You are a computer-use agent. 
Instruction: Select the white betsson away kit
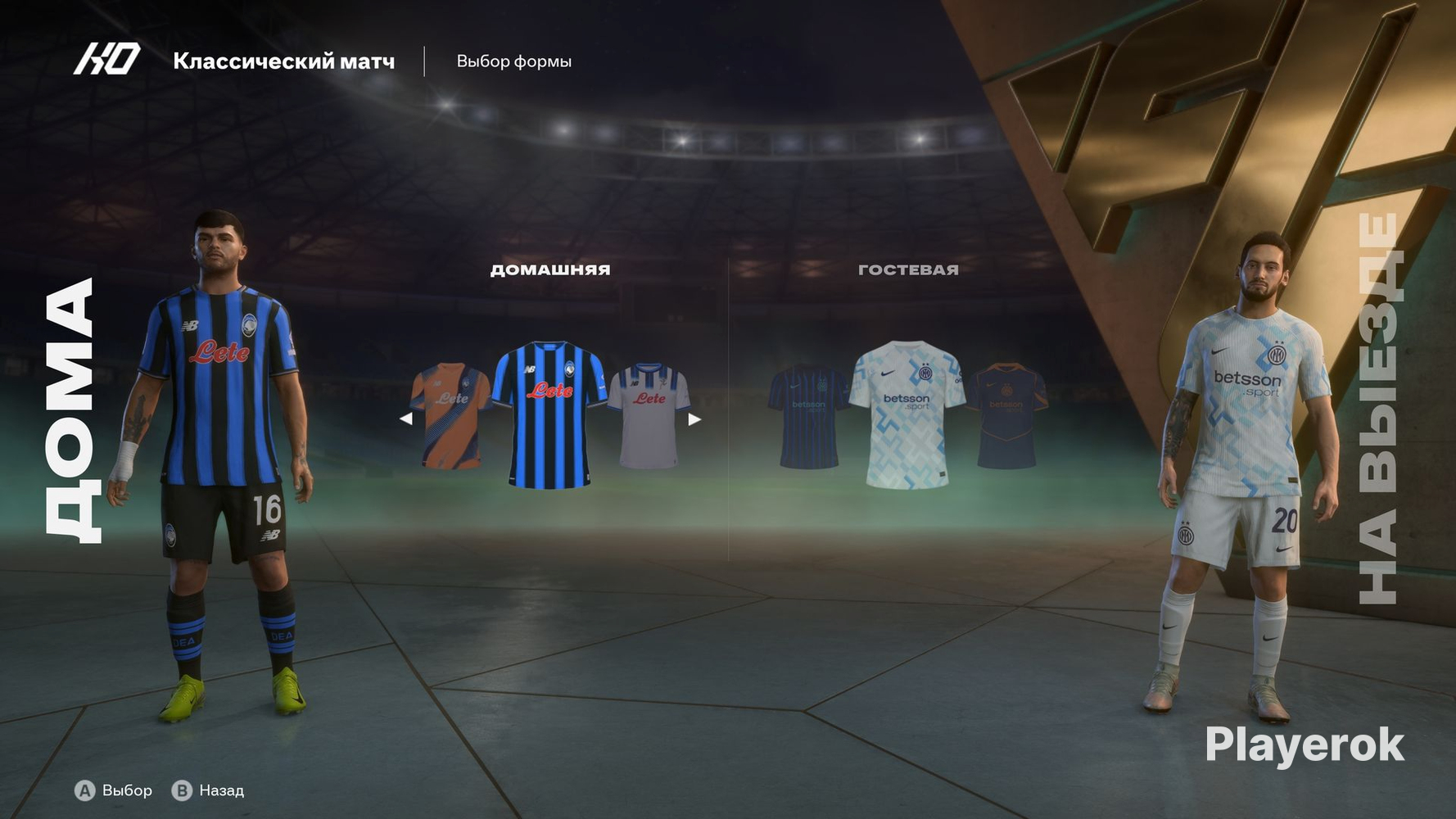(907, 414)
